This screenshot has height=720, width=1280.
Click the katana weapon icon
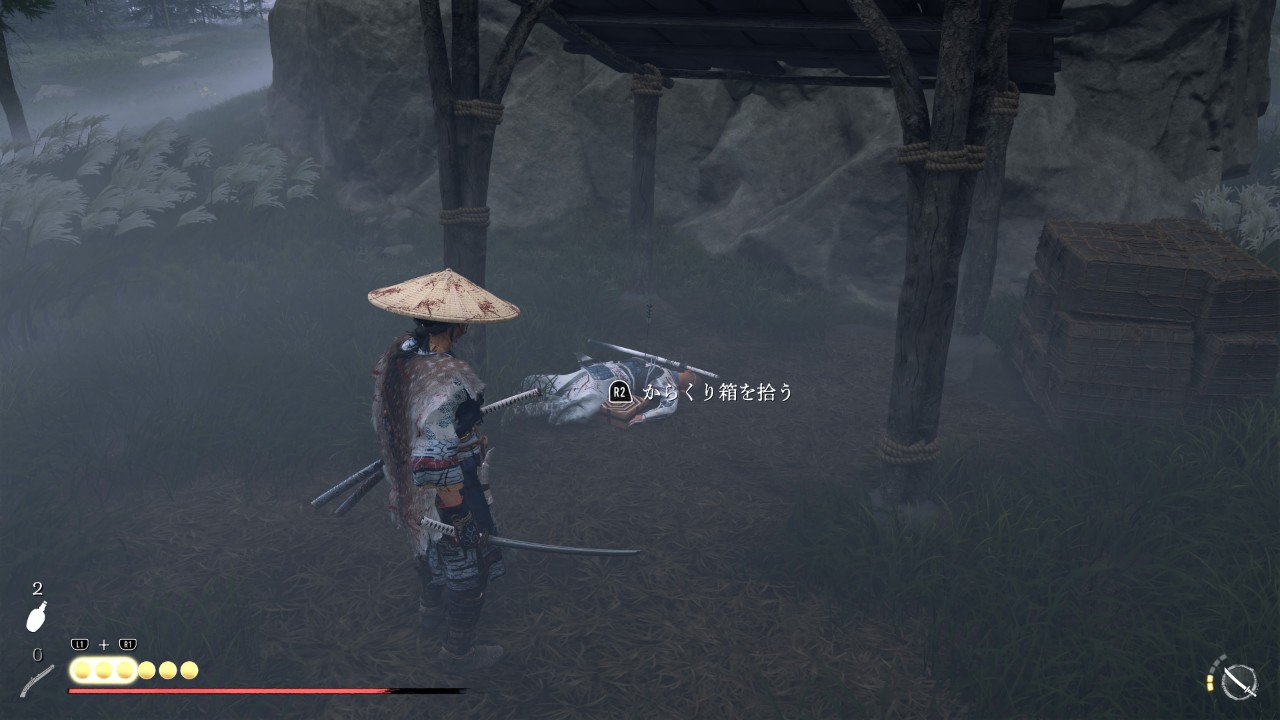[1240, 681]
